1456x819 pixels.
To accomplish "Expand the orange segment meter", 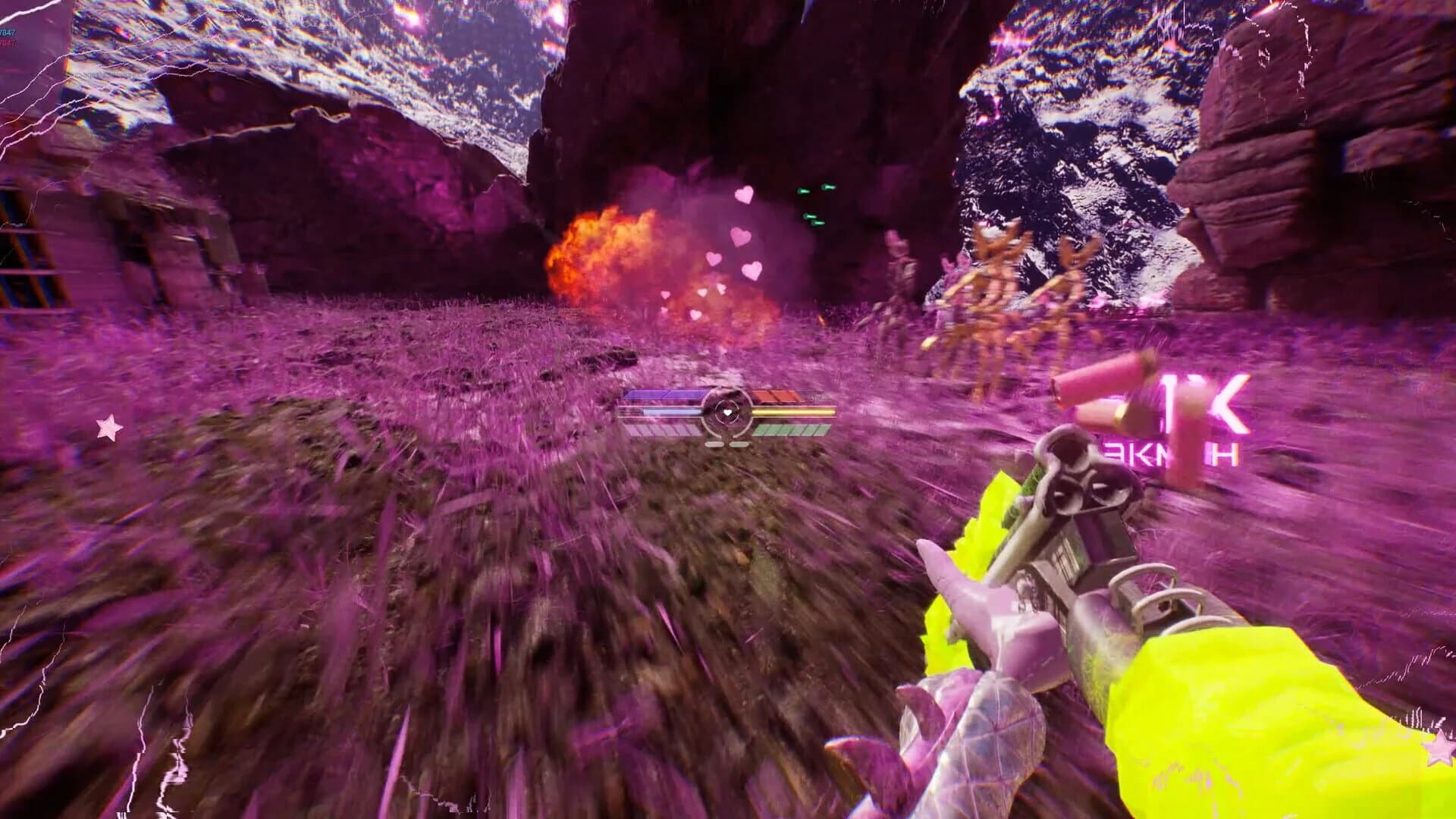I will tap(773, 394).
